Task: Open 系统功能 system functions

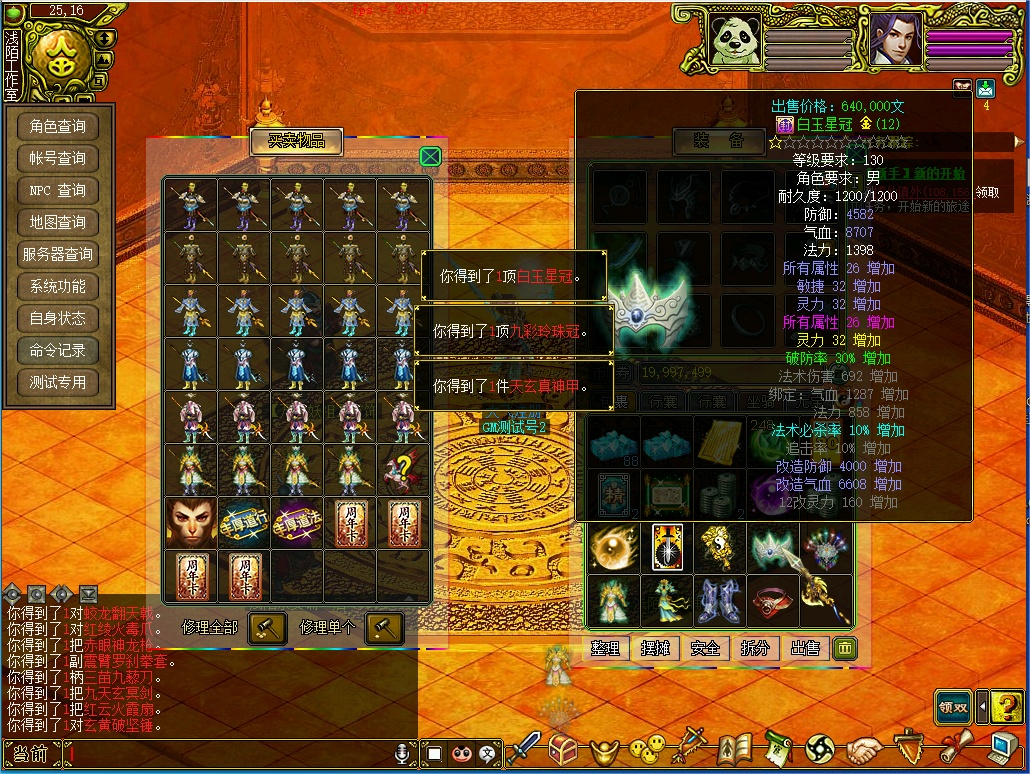Action: tap(57, 287)
